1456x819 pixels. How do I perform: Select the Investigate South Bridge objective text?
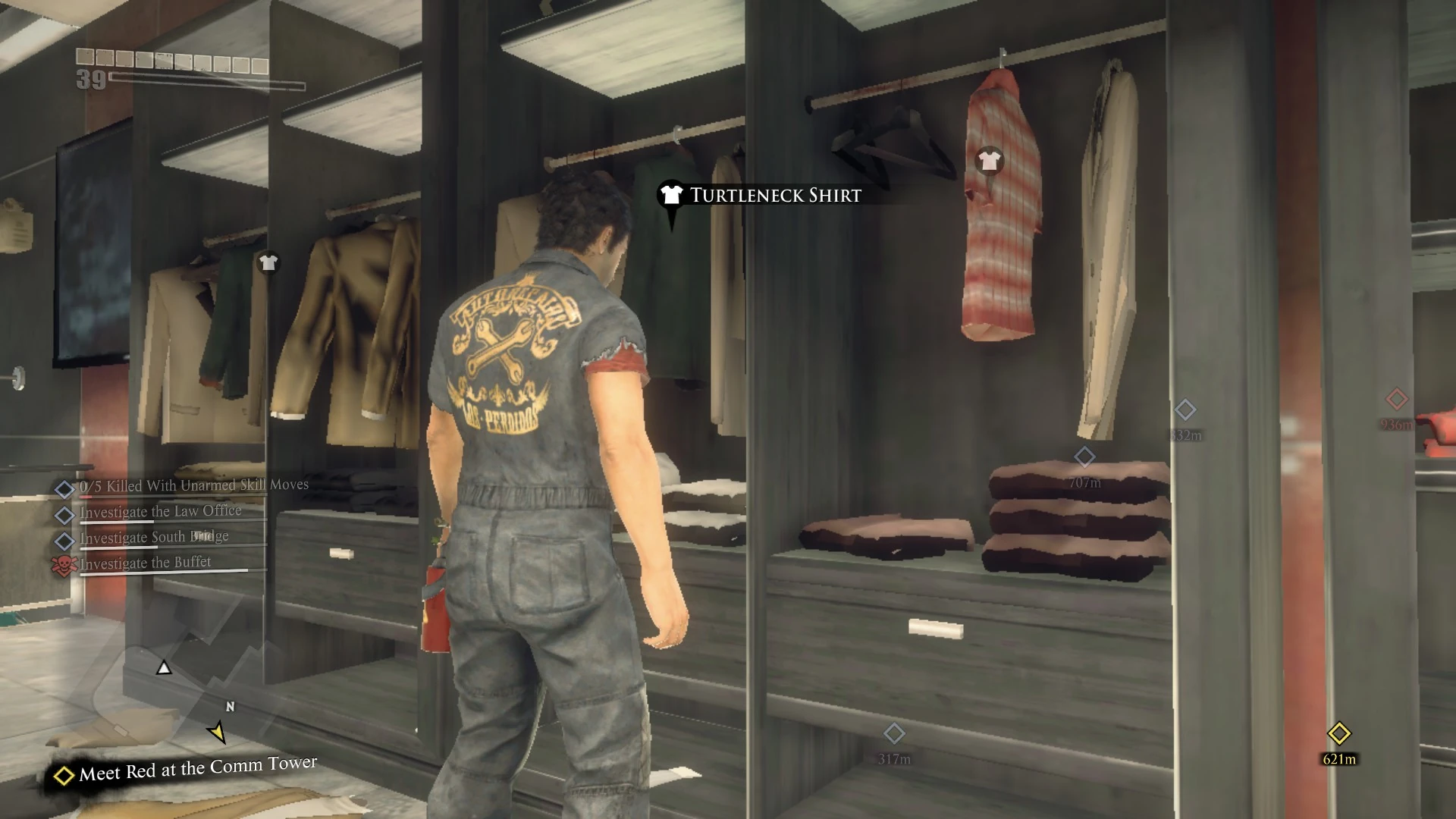[153, 536]
